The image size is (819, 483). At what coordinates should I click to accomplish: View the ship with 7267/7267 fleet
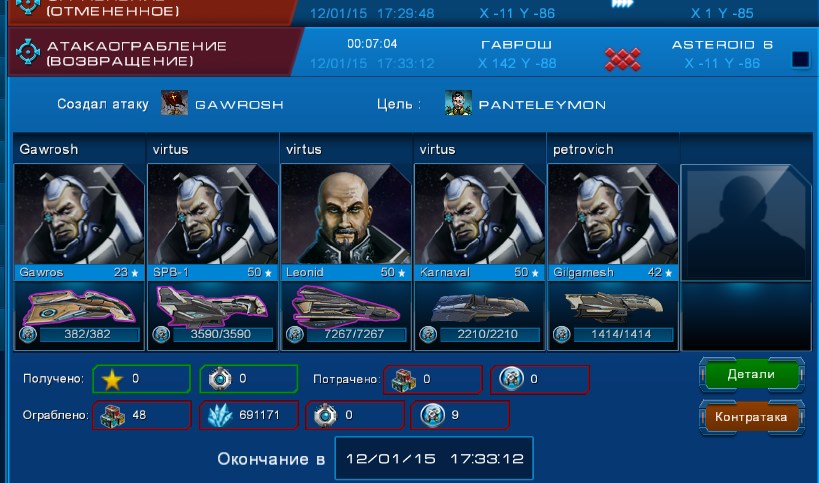[x=346, y=304]
